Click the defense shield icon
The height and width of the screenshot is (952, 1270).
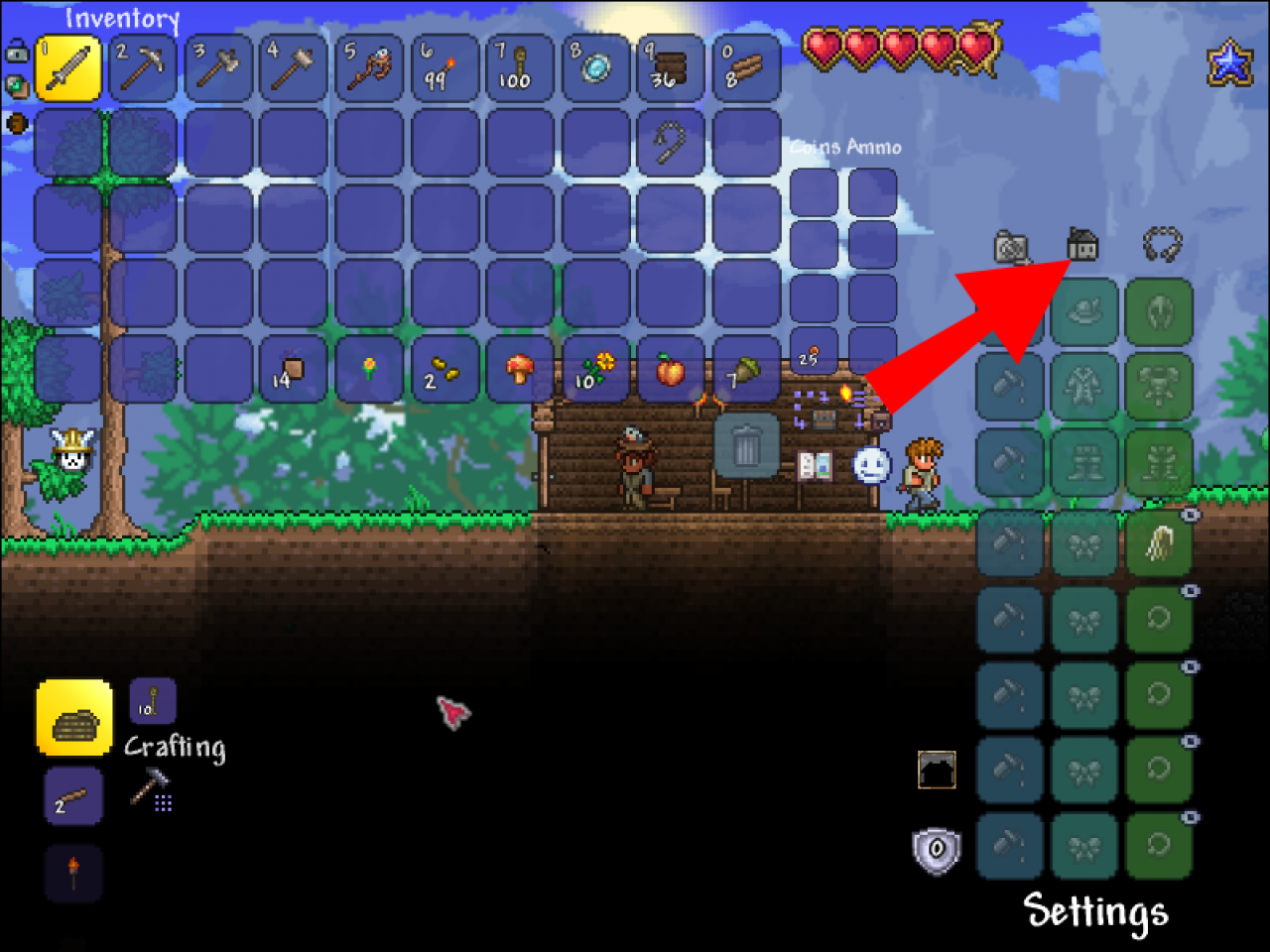[x=935, y=848]
